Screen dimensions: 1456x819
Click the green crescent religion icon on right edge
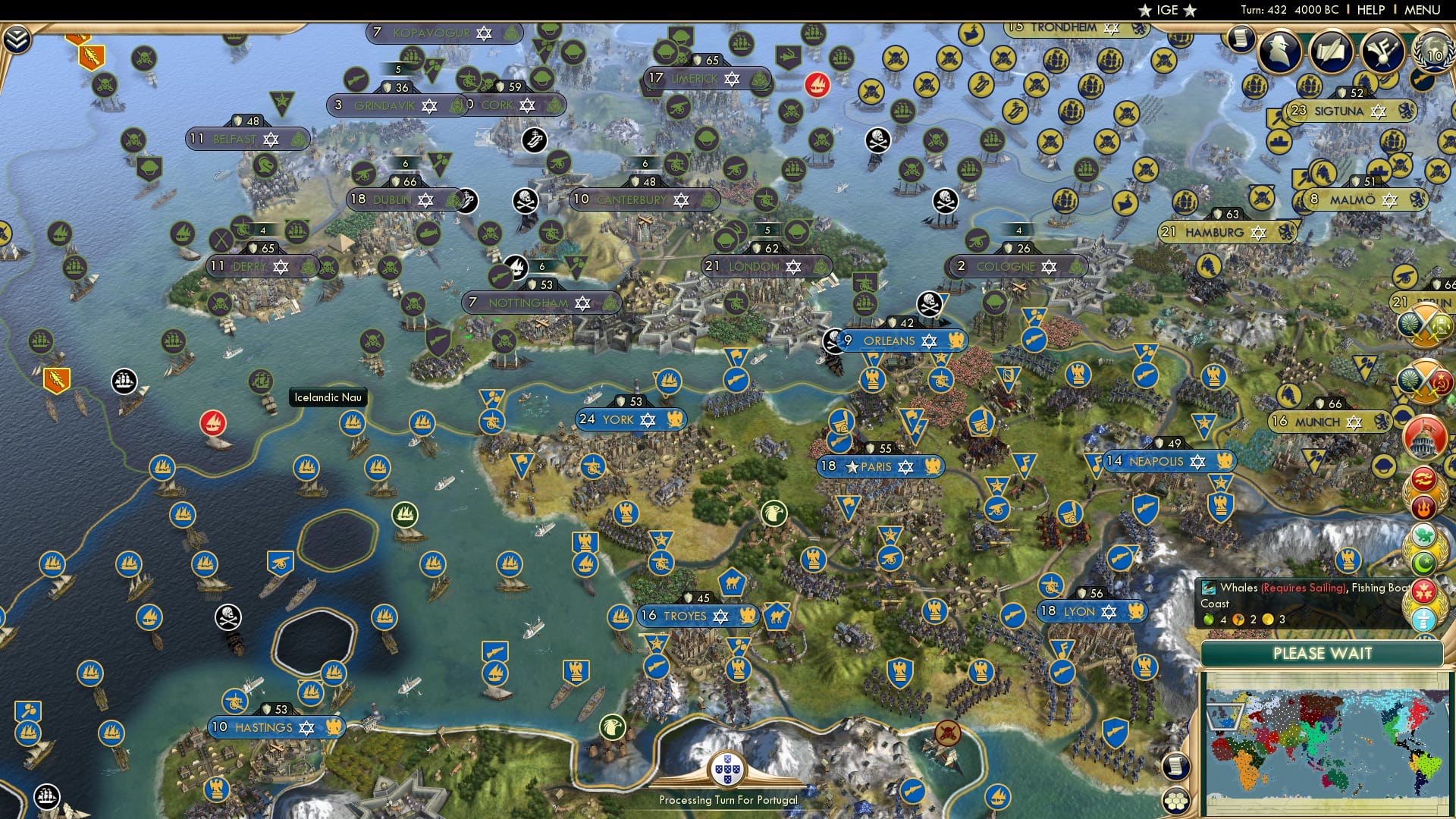1424,563
